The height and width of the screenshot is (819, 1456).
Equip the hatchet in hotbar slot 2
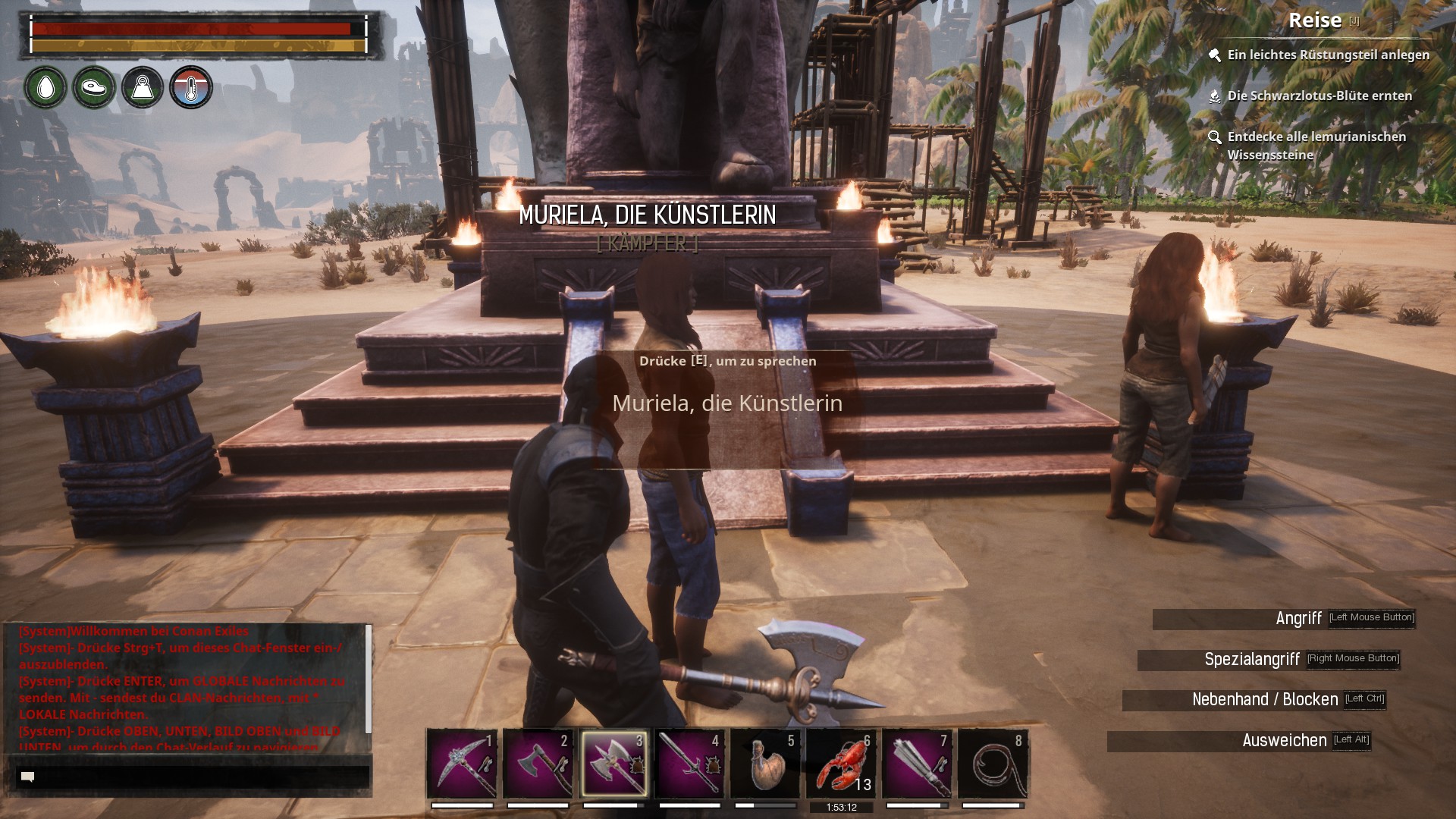[x=538, y=764]
